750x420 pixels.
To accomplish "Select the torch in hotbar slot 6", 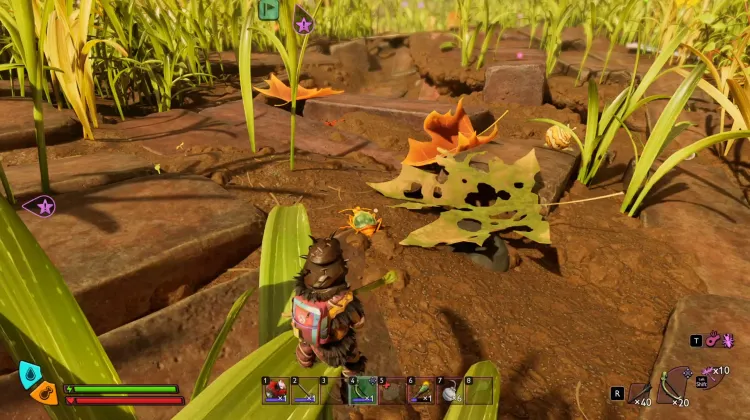I will (422, 391).
